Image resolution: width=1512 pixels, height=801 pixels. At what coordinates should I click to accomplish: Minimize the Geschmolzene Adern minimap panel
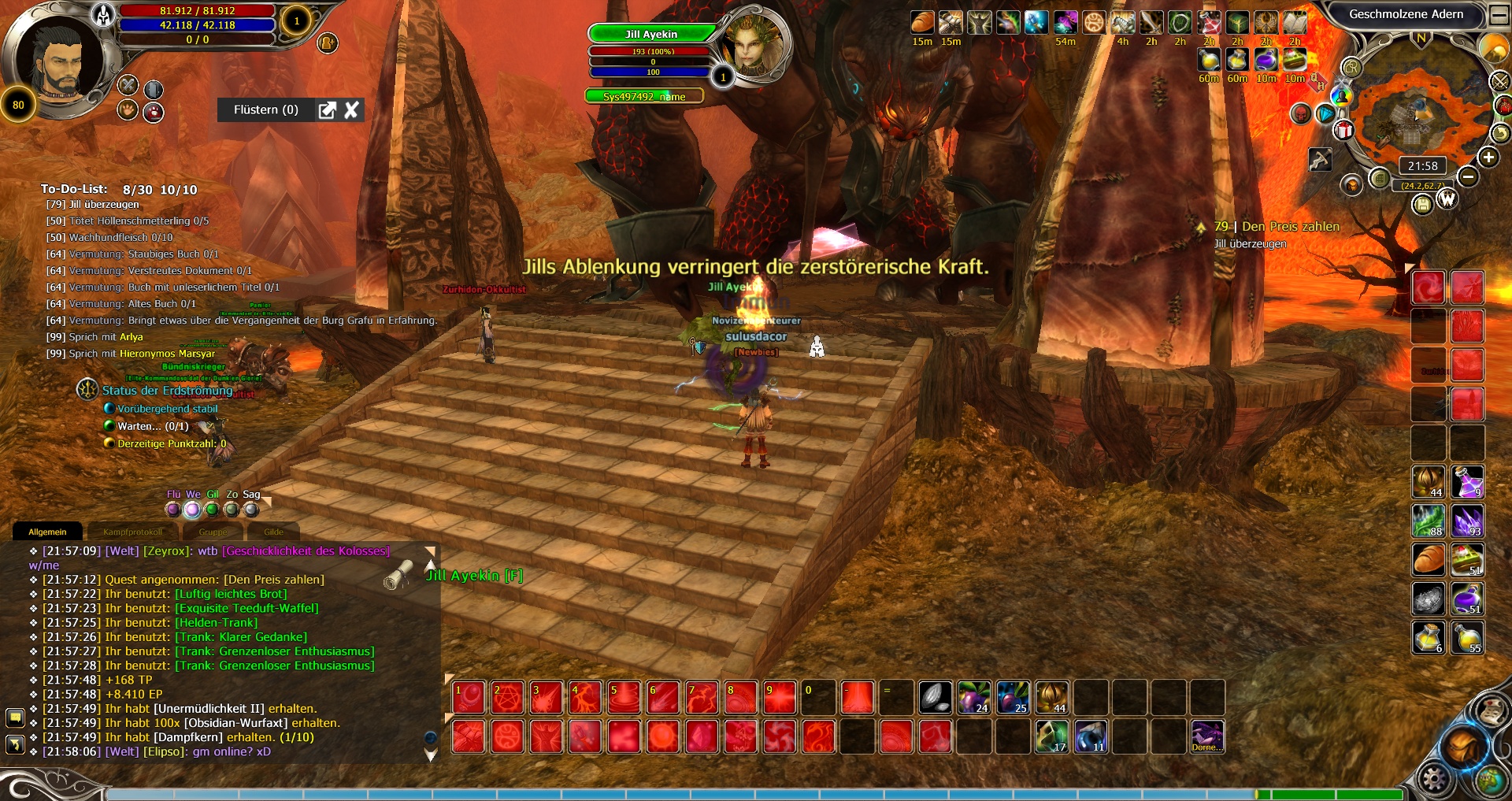pyautogui.click(x=1498, y=14)
